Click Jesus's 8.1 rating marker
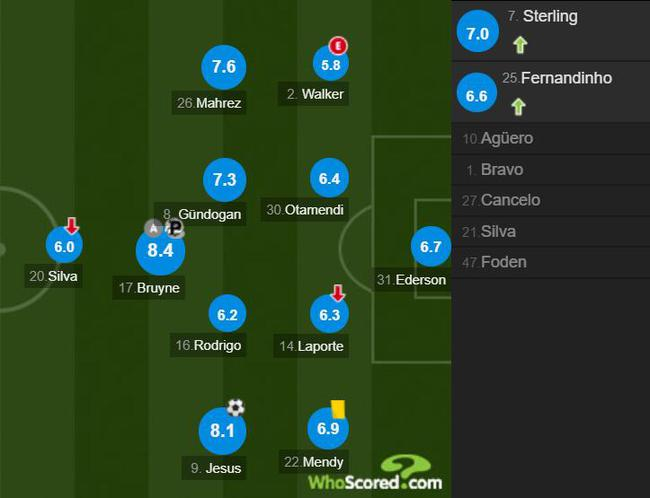The image size is (650, 498). click(x=222, y=431)
